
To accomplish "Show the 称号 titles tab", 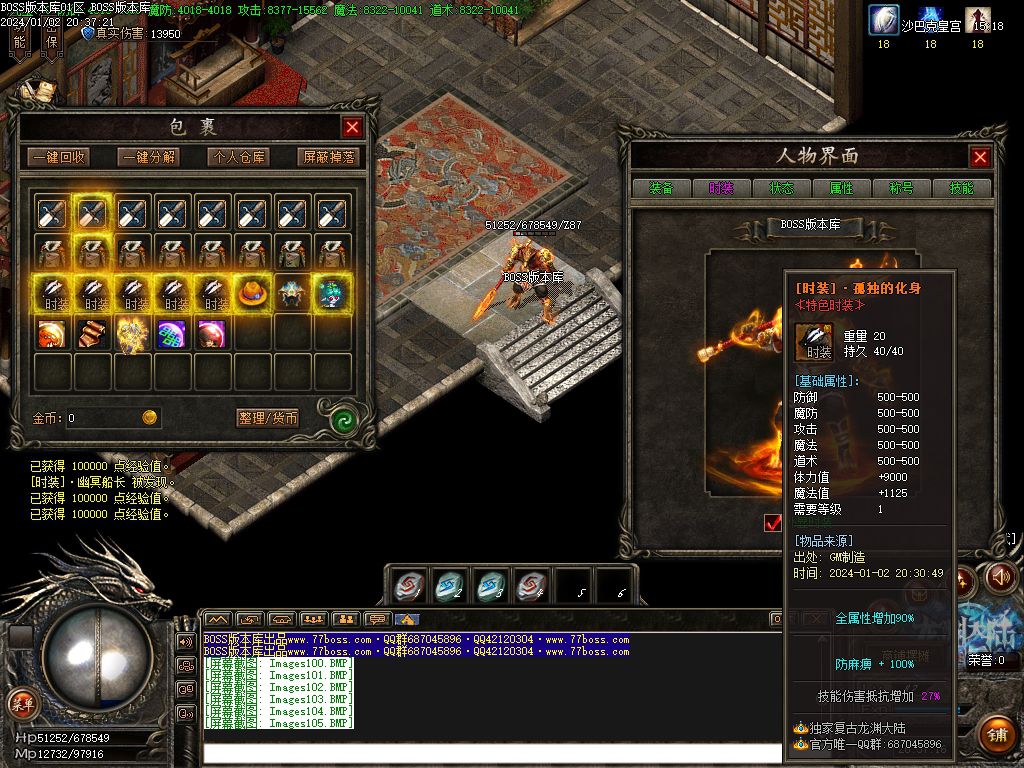I will click(x=901, y=188).
